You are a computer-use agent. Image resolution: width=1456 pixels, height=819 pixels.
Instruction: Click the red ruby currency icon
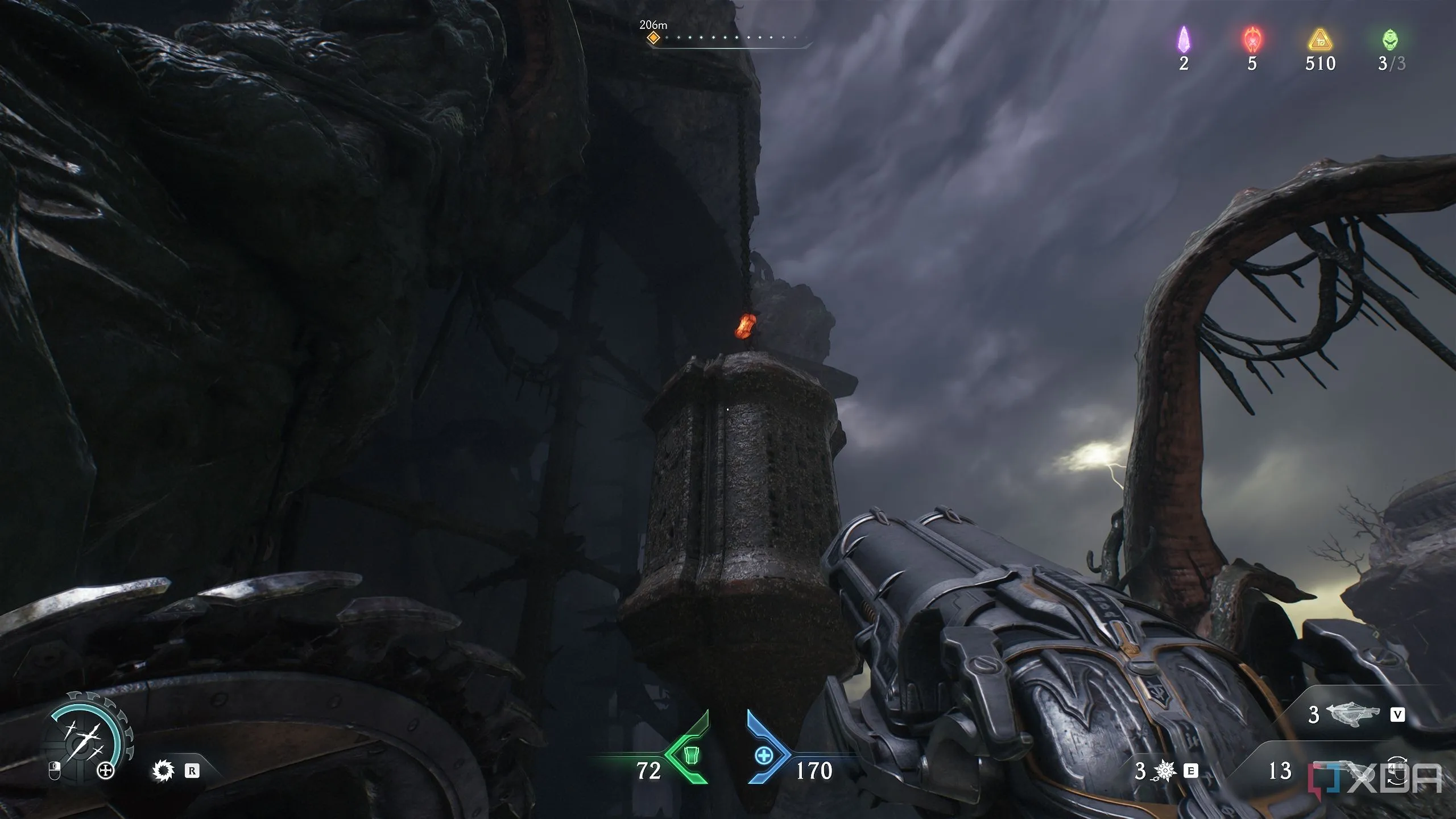pyautogui.click(x=1252, y=40)
